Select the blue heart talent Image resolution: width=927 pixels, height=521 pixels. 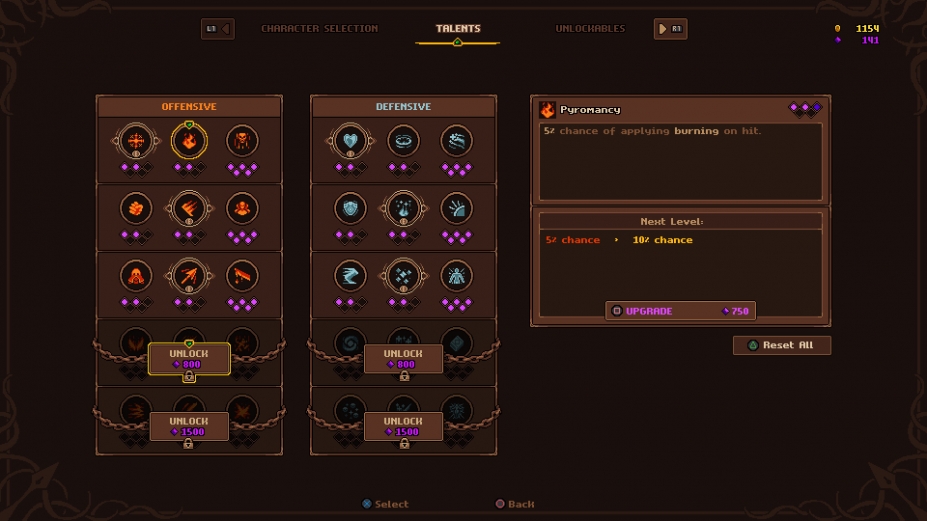click(350, 141)
